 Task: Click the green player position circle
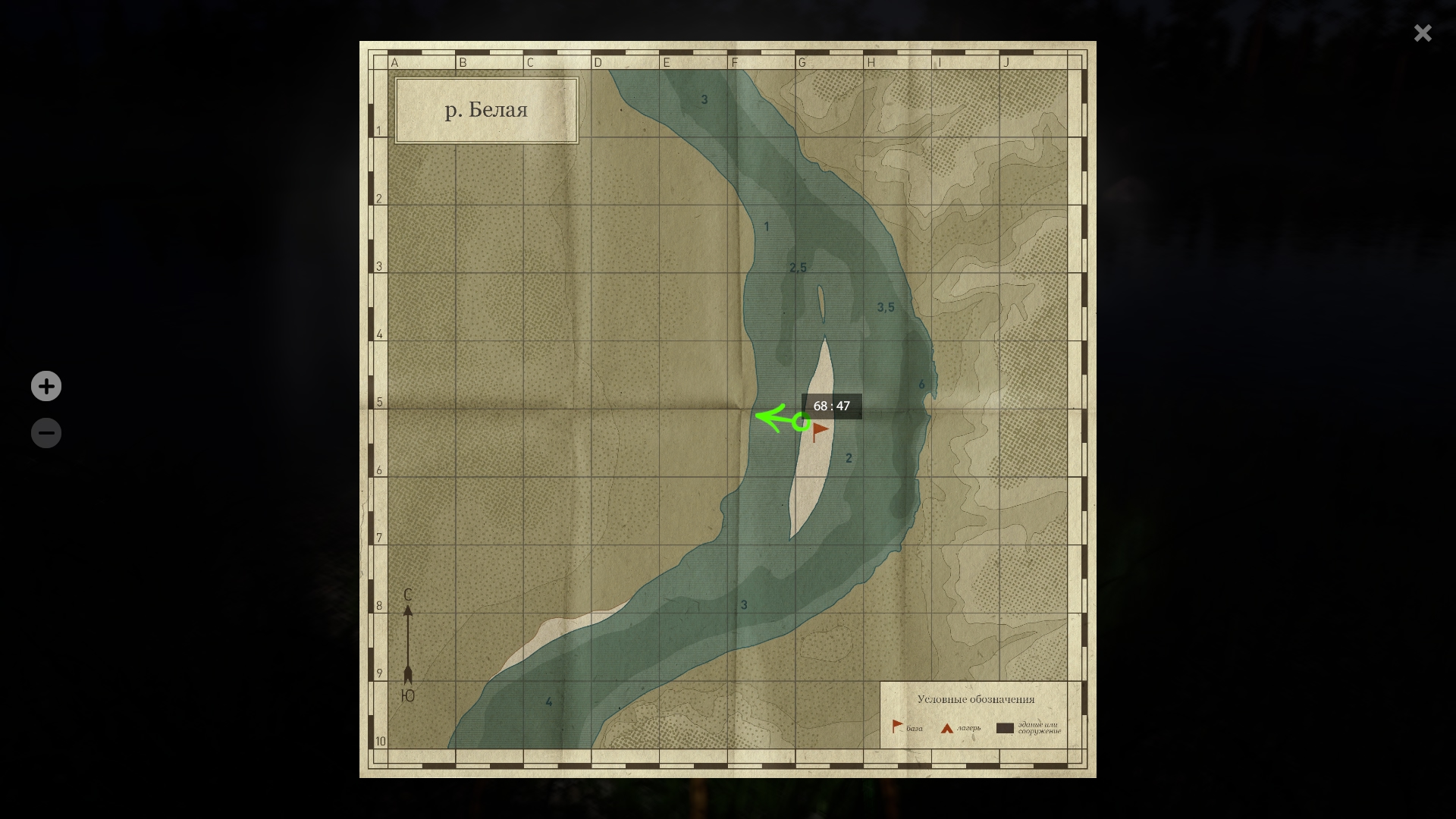point(801,422)
